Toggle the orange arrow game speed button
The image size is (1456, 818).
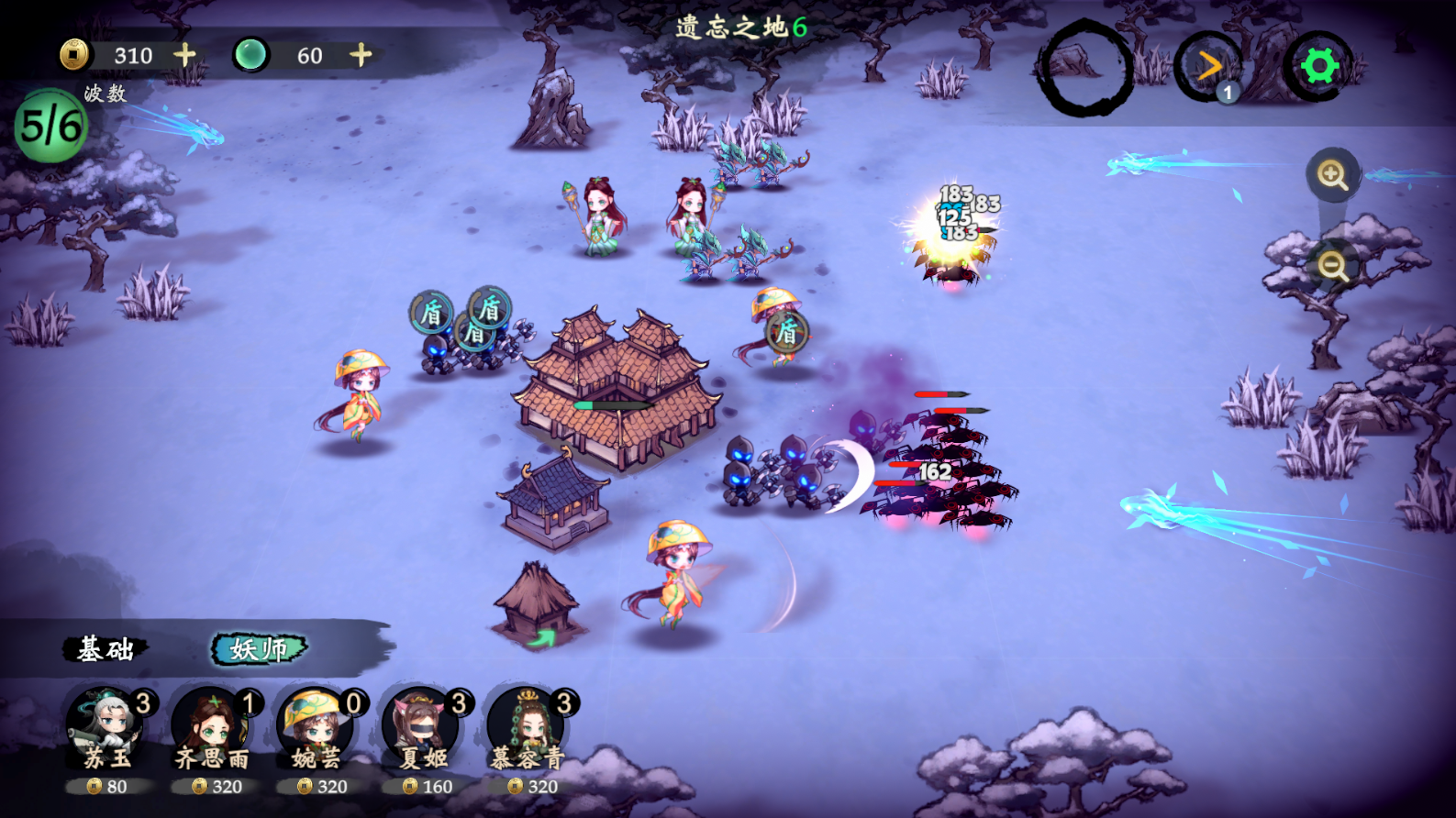[x=1209, y=66]
